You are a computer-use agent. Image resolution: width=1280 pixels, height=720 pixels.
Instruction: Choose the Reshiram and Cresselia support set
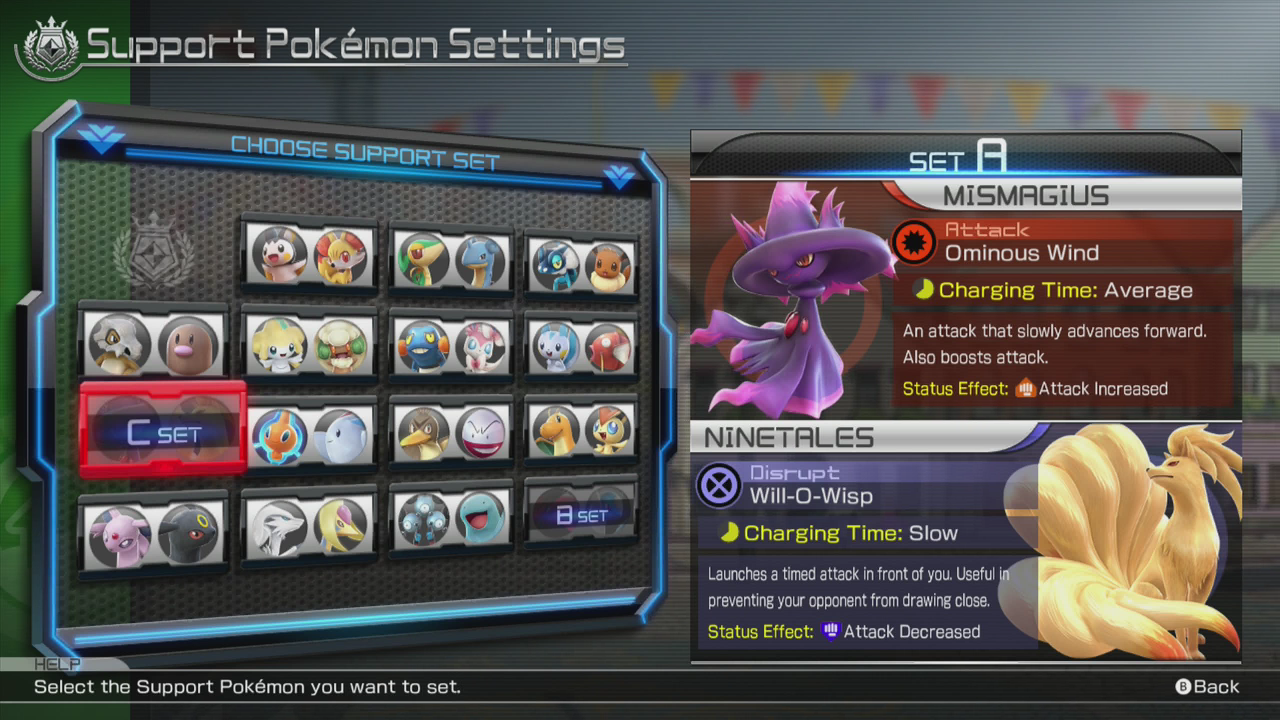[x=310, y=524]
